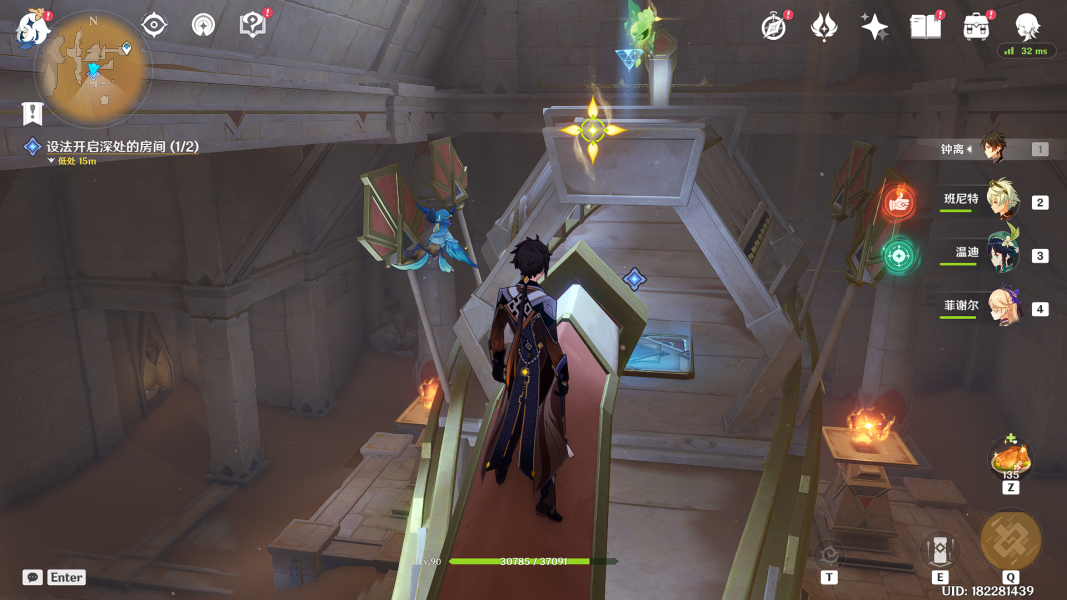
Task: Use the gadget icon above T
Action: [x=829, y=552]
